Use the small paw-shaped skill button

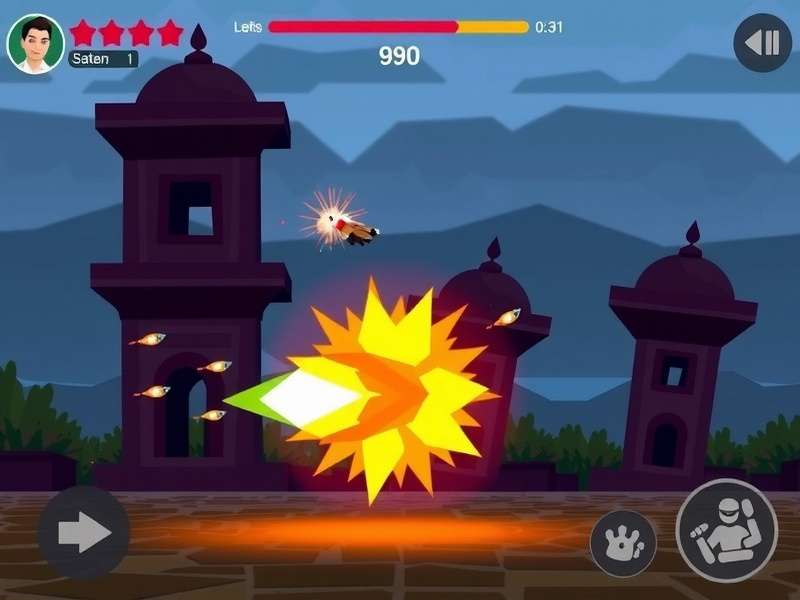point(623,543)
